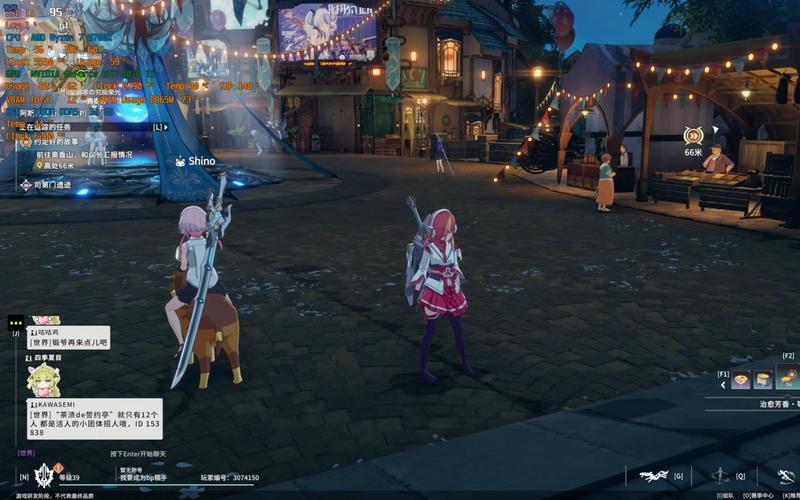Open the character emblem at level 39
The height and width of the screenshot is (500, 800).
44,476
